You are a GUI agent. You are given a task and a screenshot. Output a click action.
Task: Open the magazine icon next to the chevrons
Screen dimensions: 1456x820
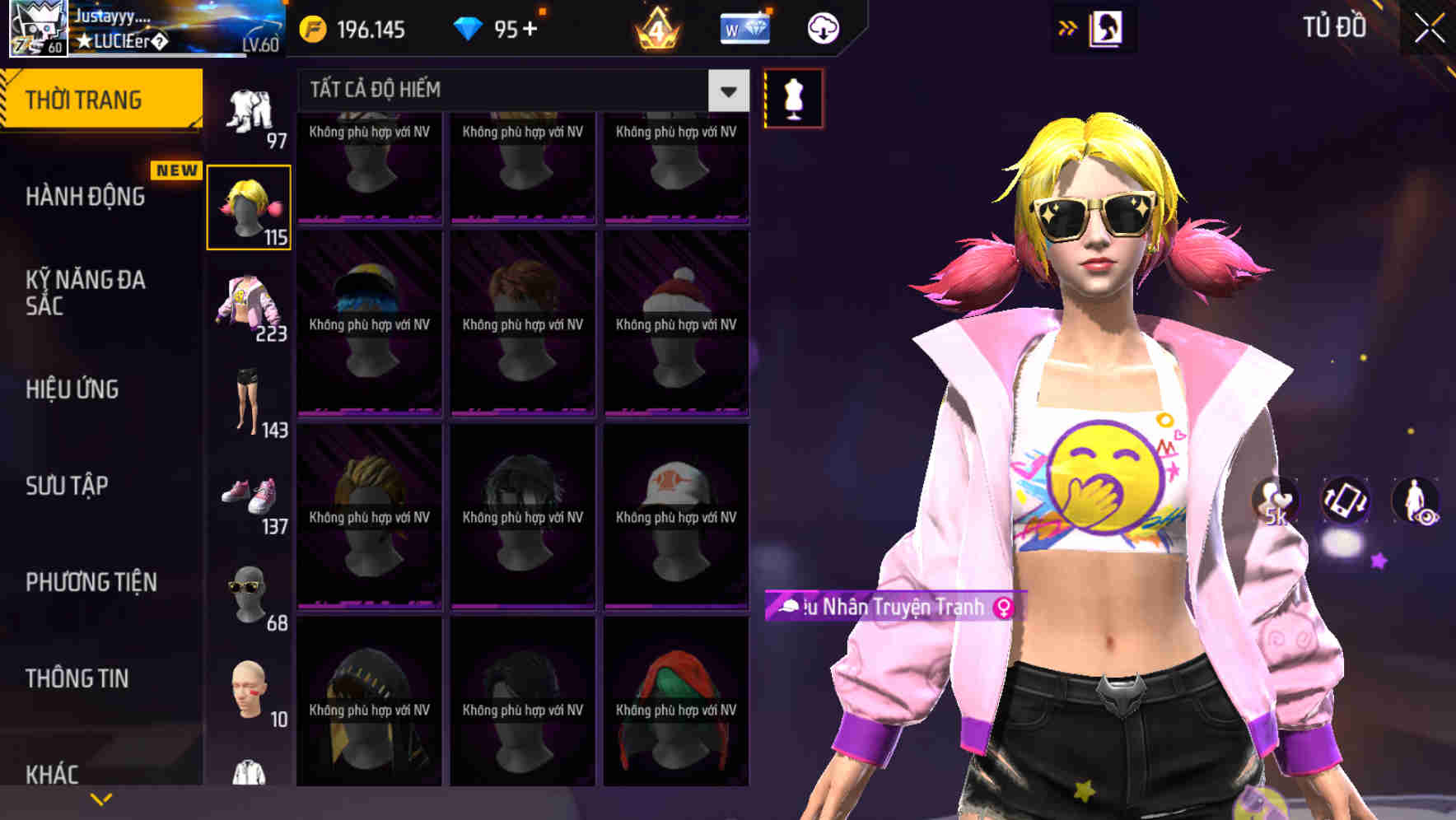click(1105, 27)
